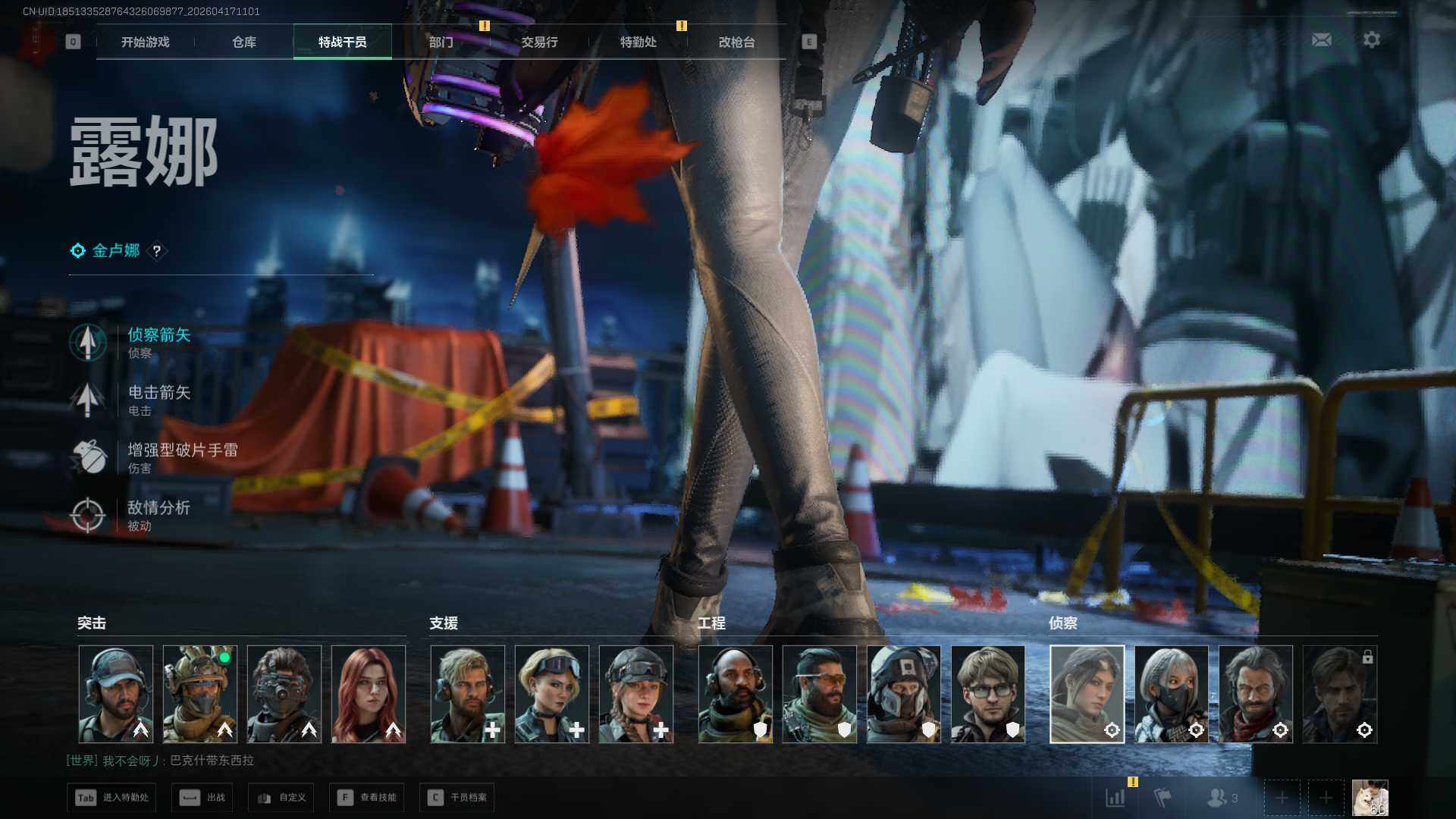1456x819 pixels.
Task: Choose the masked silver-haired recon operator
Action: [1171, 694]
